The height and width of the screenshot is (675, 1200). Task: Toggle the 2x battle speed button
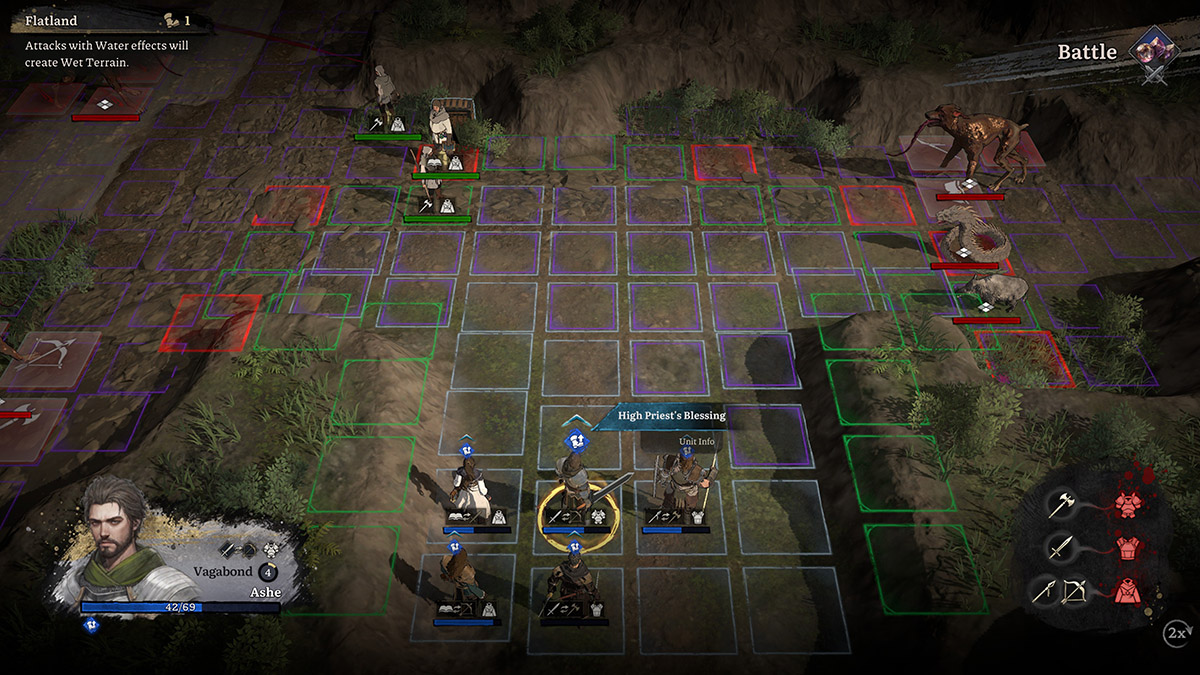[x=1176, y=632]
